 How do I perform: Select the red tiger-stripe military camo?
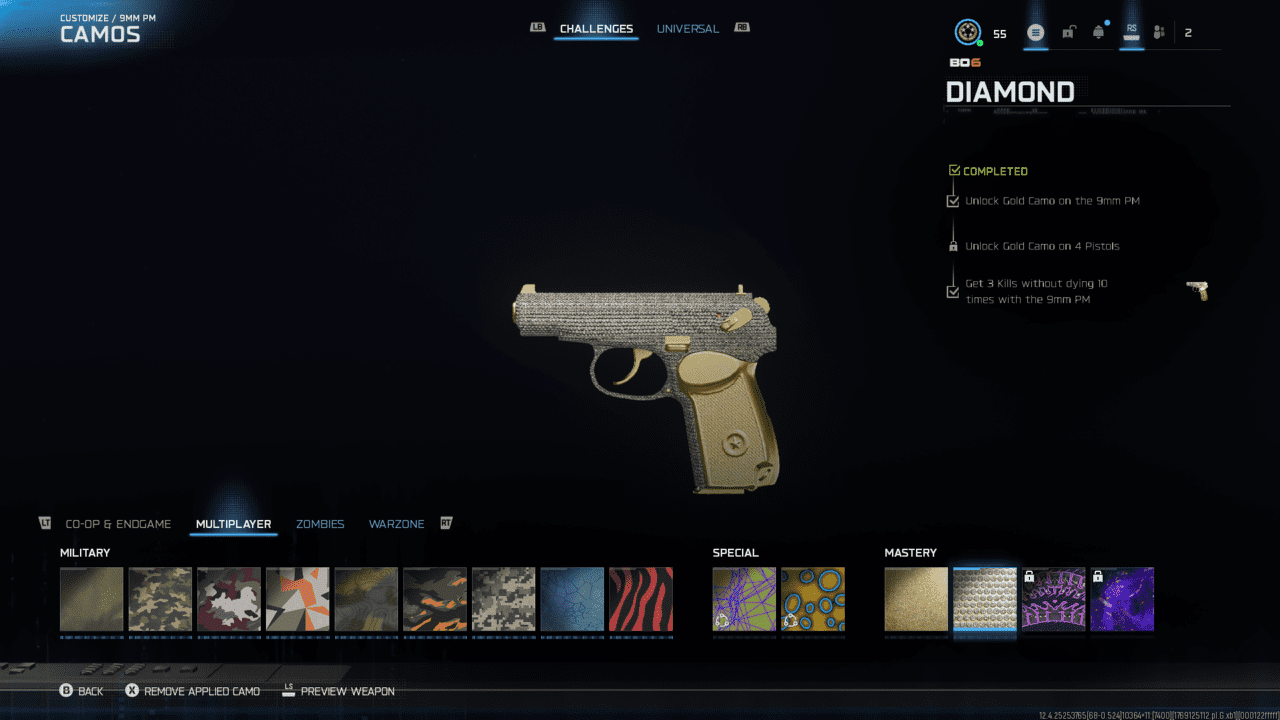(641, 600)
